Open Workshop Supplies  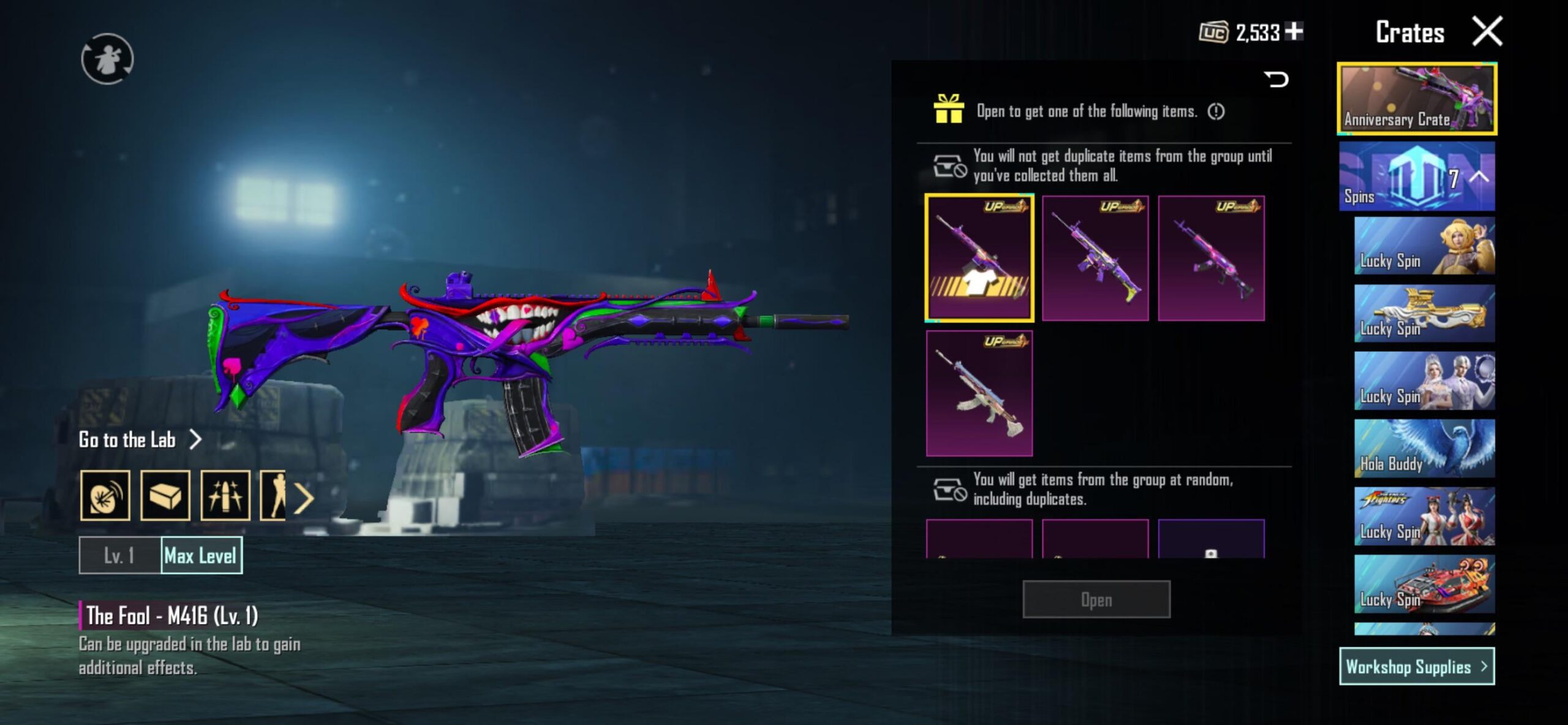point(1416,666)
